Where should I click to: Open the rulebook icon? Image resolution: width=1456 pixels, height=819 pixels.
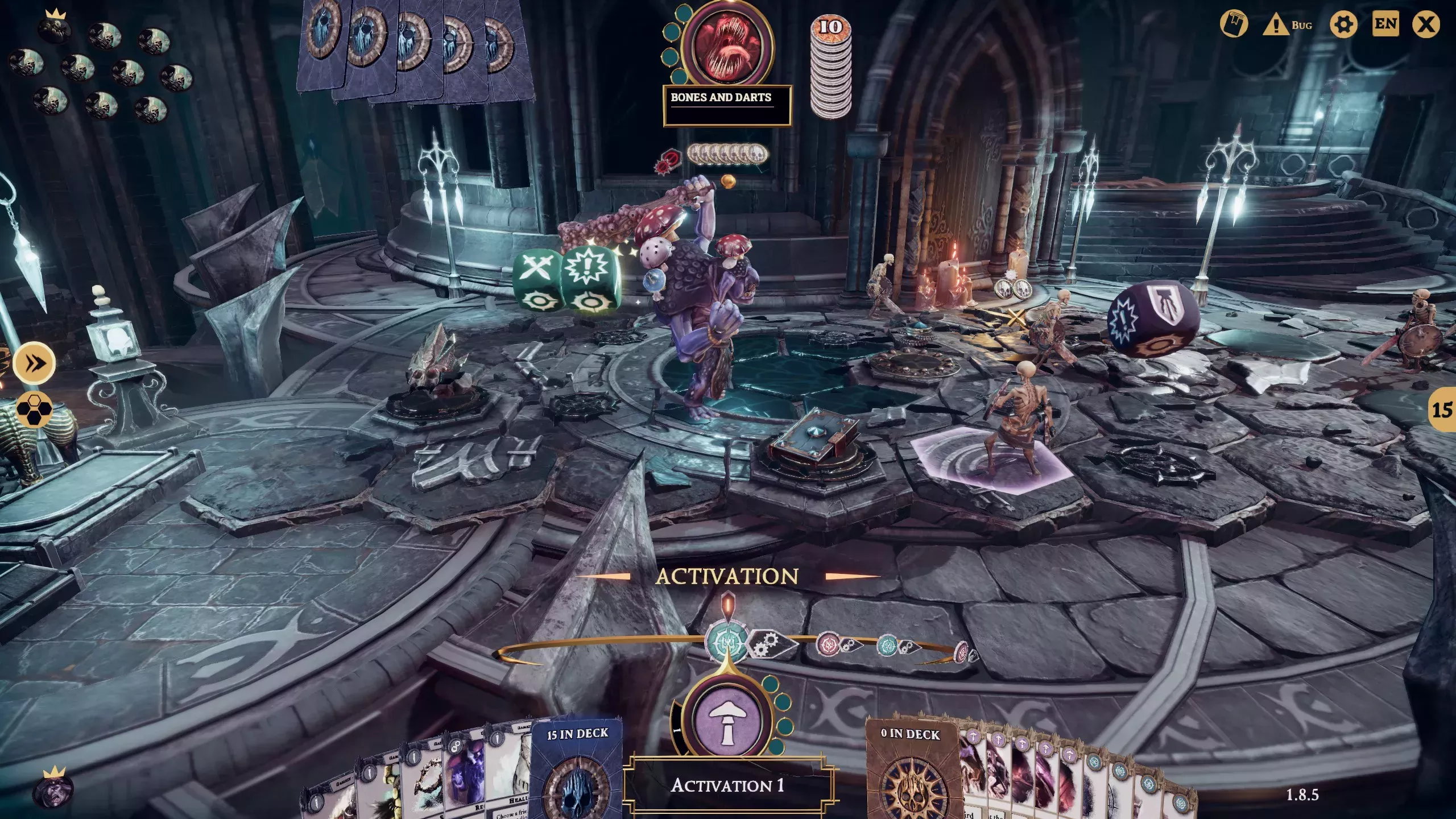tap(1234, 24)
